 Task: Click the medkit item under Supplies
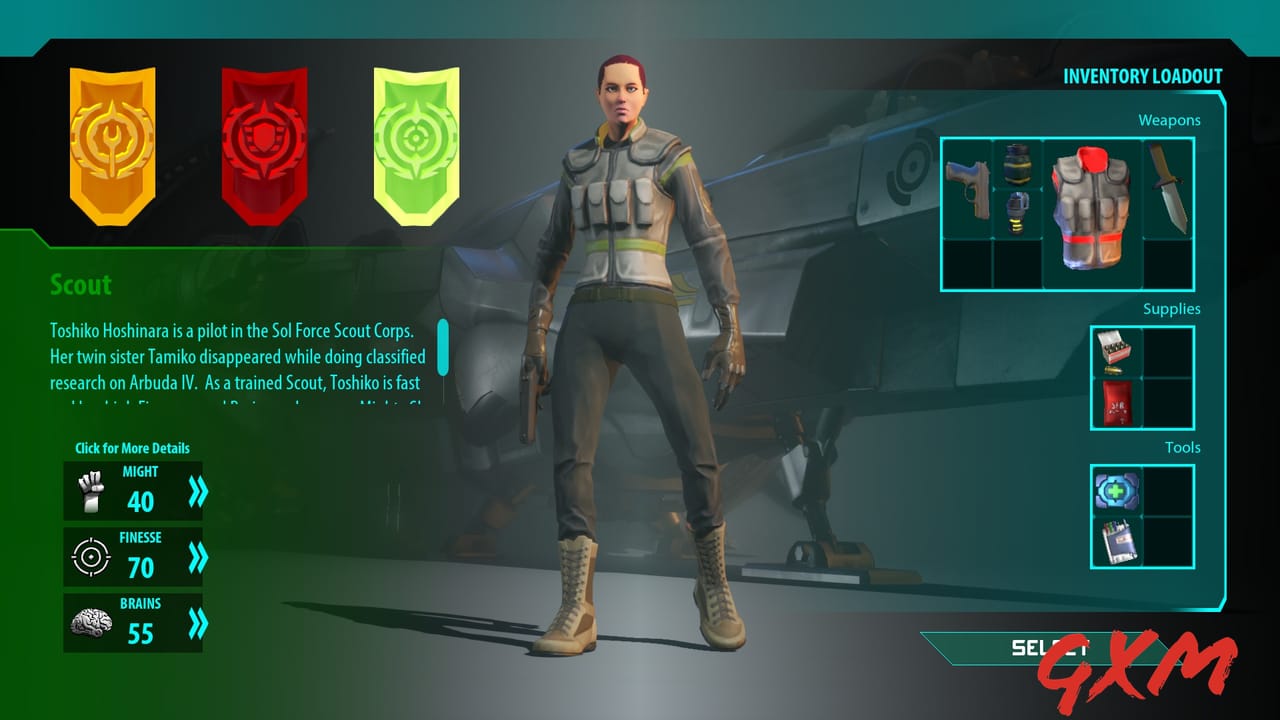pos(1116,404)
